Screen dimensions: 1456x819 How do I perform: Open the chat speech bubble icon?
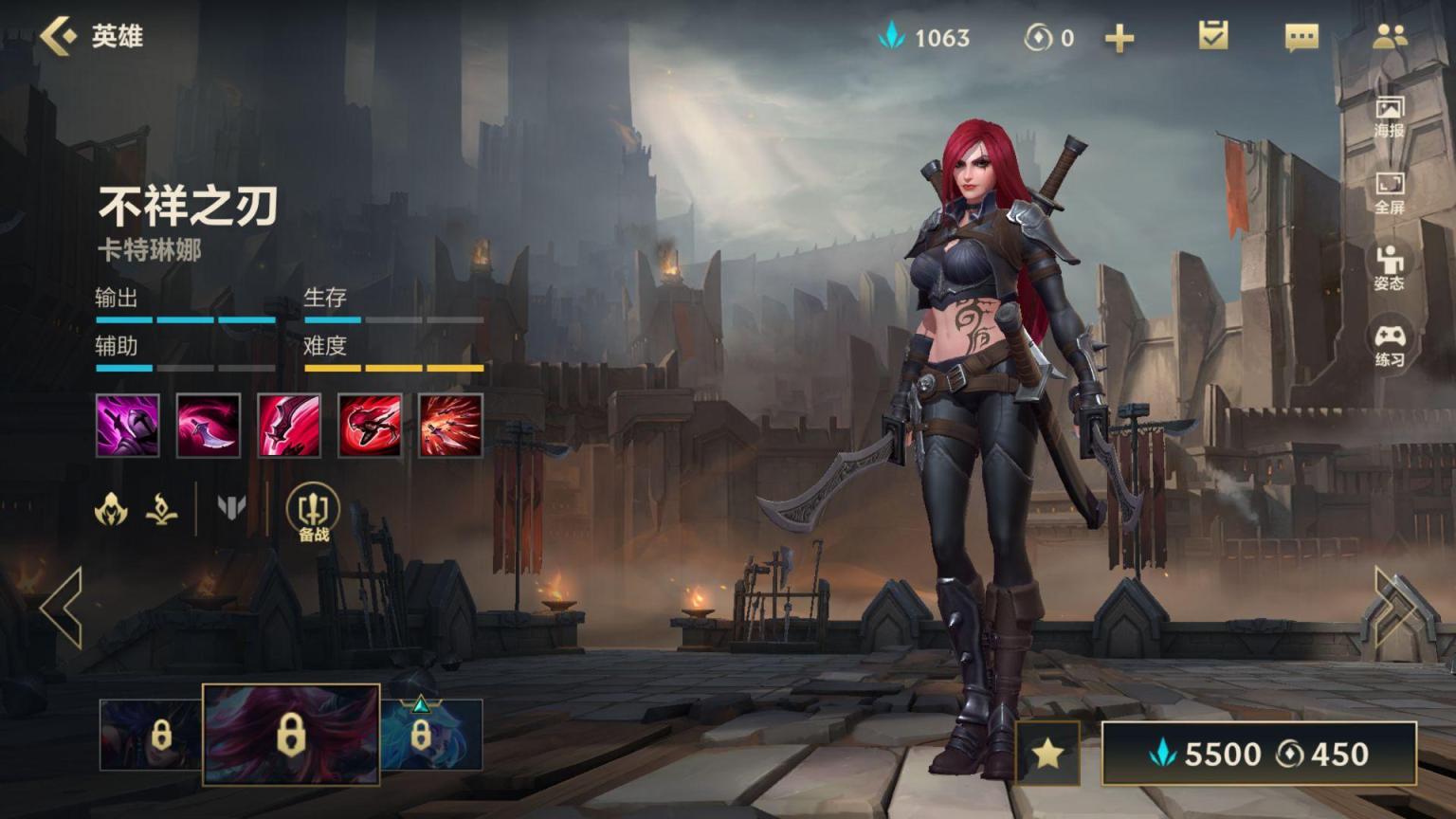pyautogui.click(x=1301, y=38)
